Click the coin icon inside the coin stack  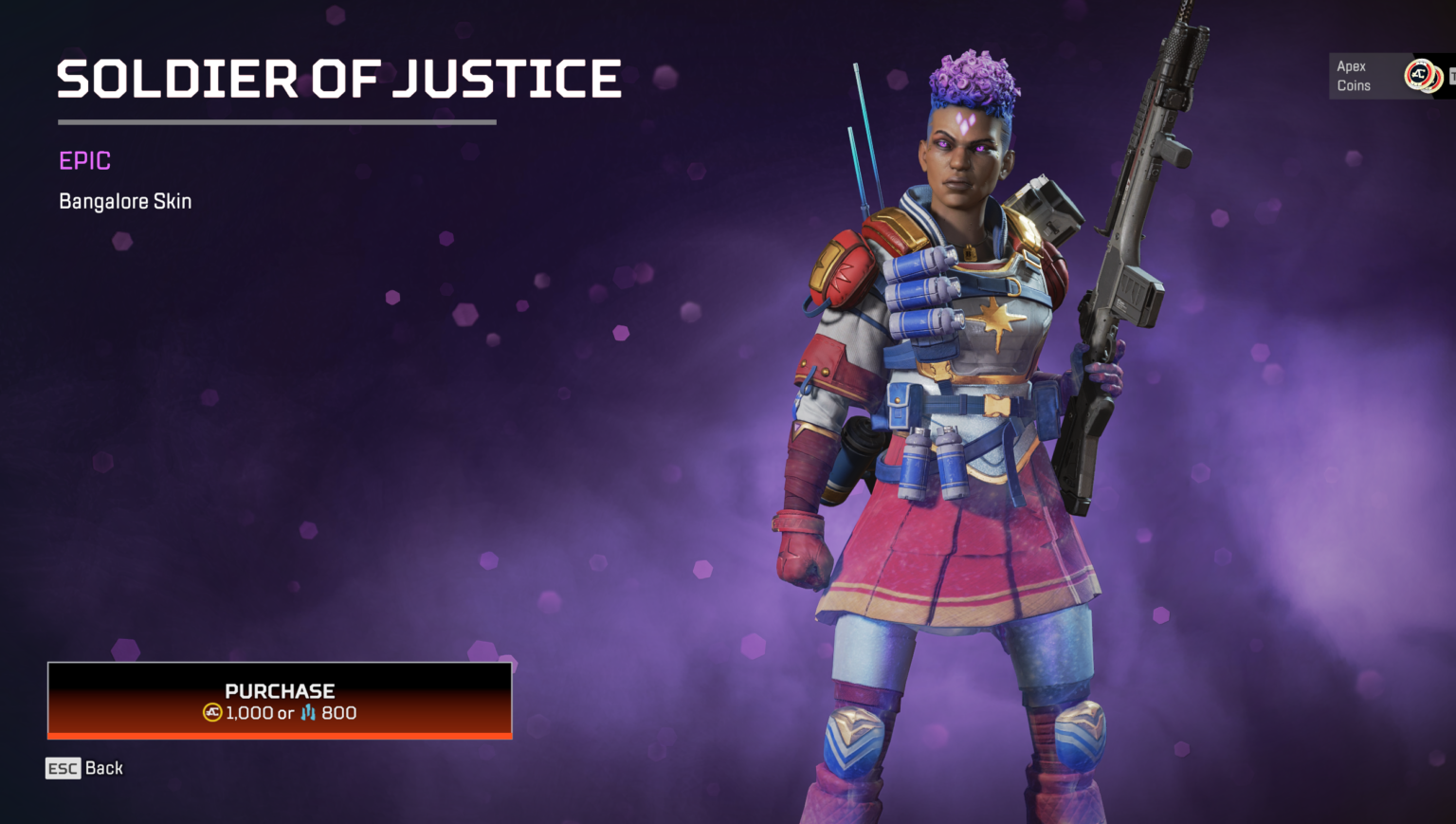click(1419, 76)
